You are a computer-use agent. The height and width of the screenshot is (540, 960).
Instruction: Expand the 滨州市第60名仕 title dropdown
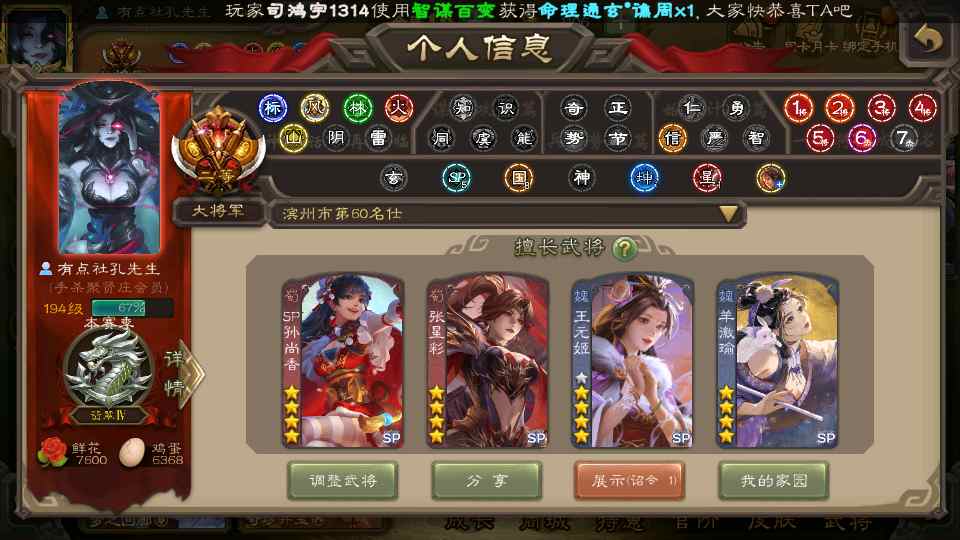tap(729, 213)
